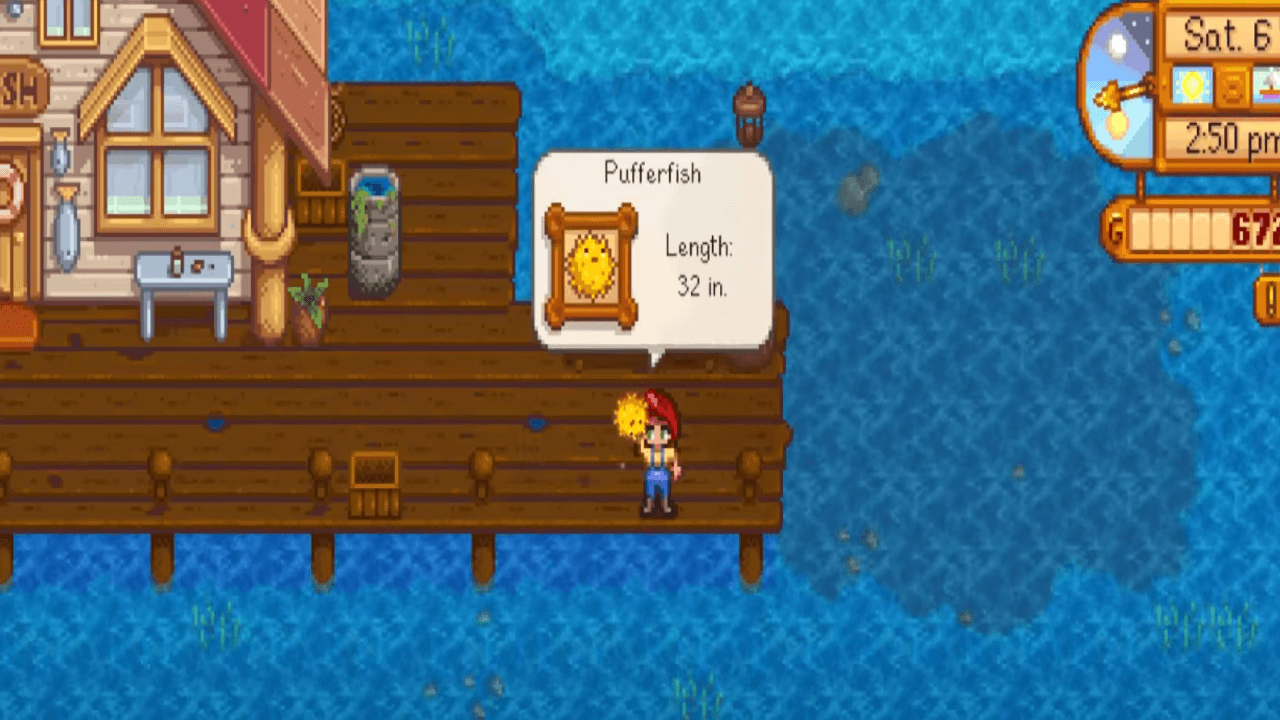
Task: Click the hanging lamp post on the pier
Action: (751, 115)
